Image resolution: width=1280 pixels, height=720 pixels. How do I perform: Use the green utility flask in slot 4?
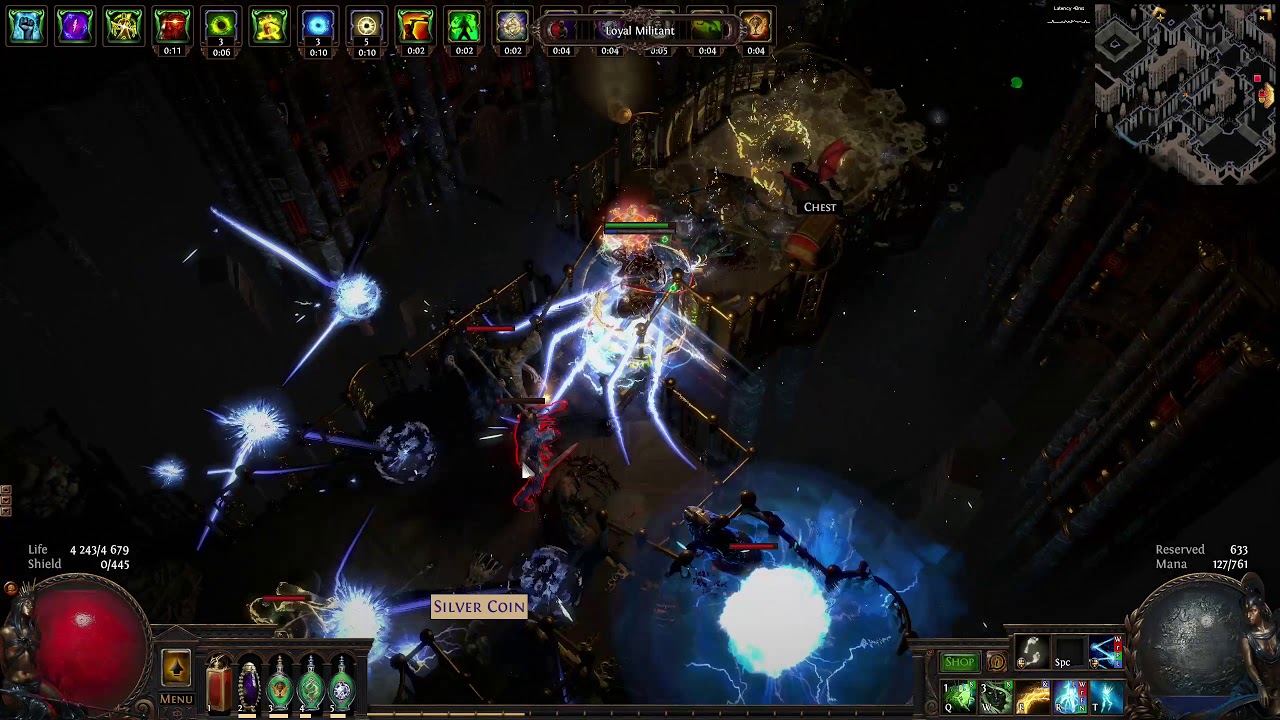click(x=311, y=685)
